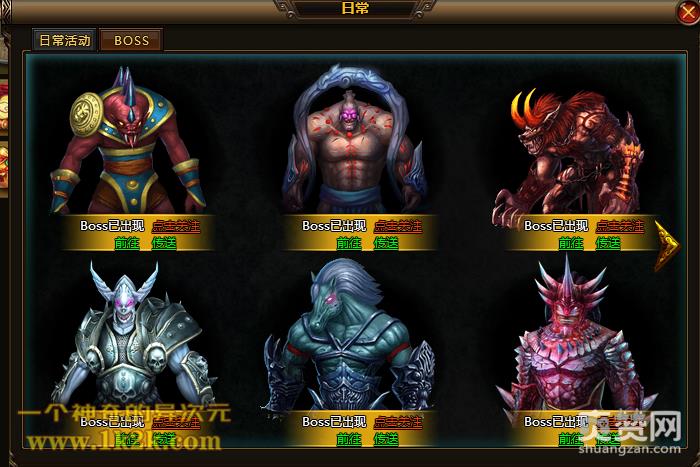Select the BOSS tab
Screen dimensions: 700x467
click(131, 40)
